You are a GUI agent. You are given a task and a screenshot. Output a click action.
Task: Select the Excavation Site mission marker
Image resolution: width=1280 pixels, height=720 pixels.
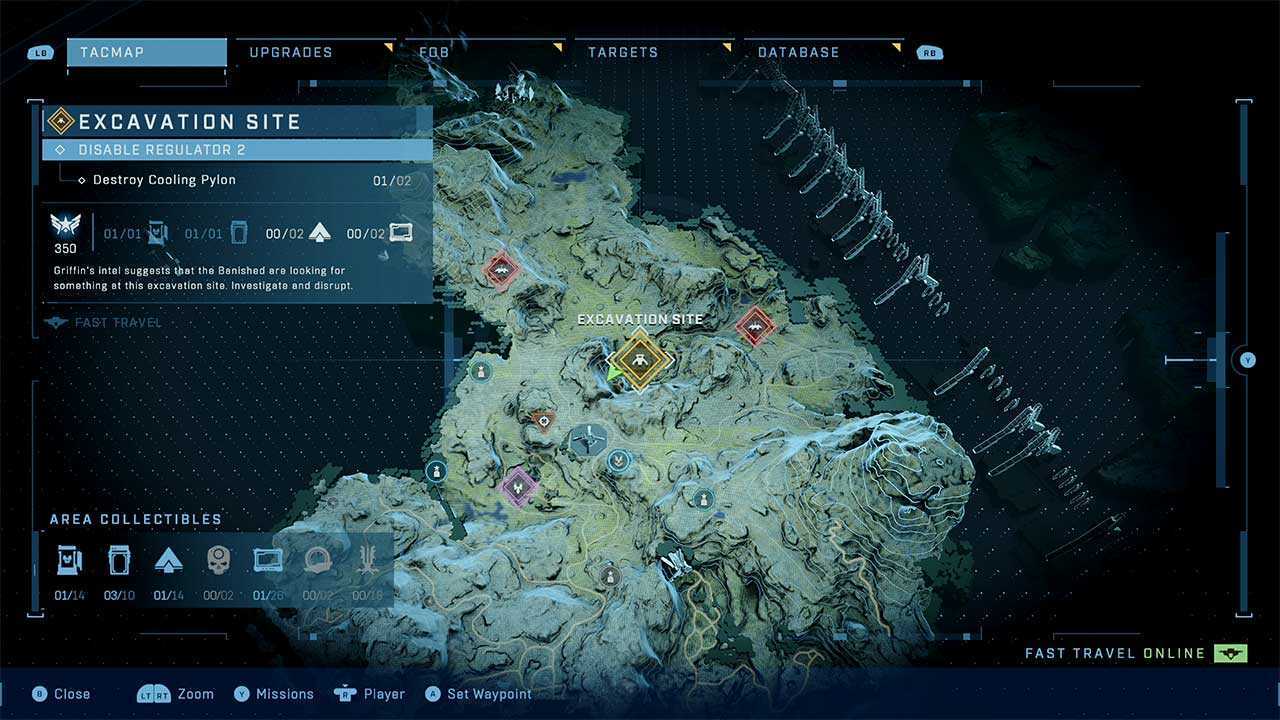pyautogui.click(x=639, y=361)
